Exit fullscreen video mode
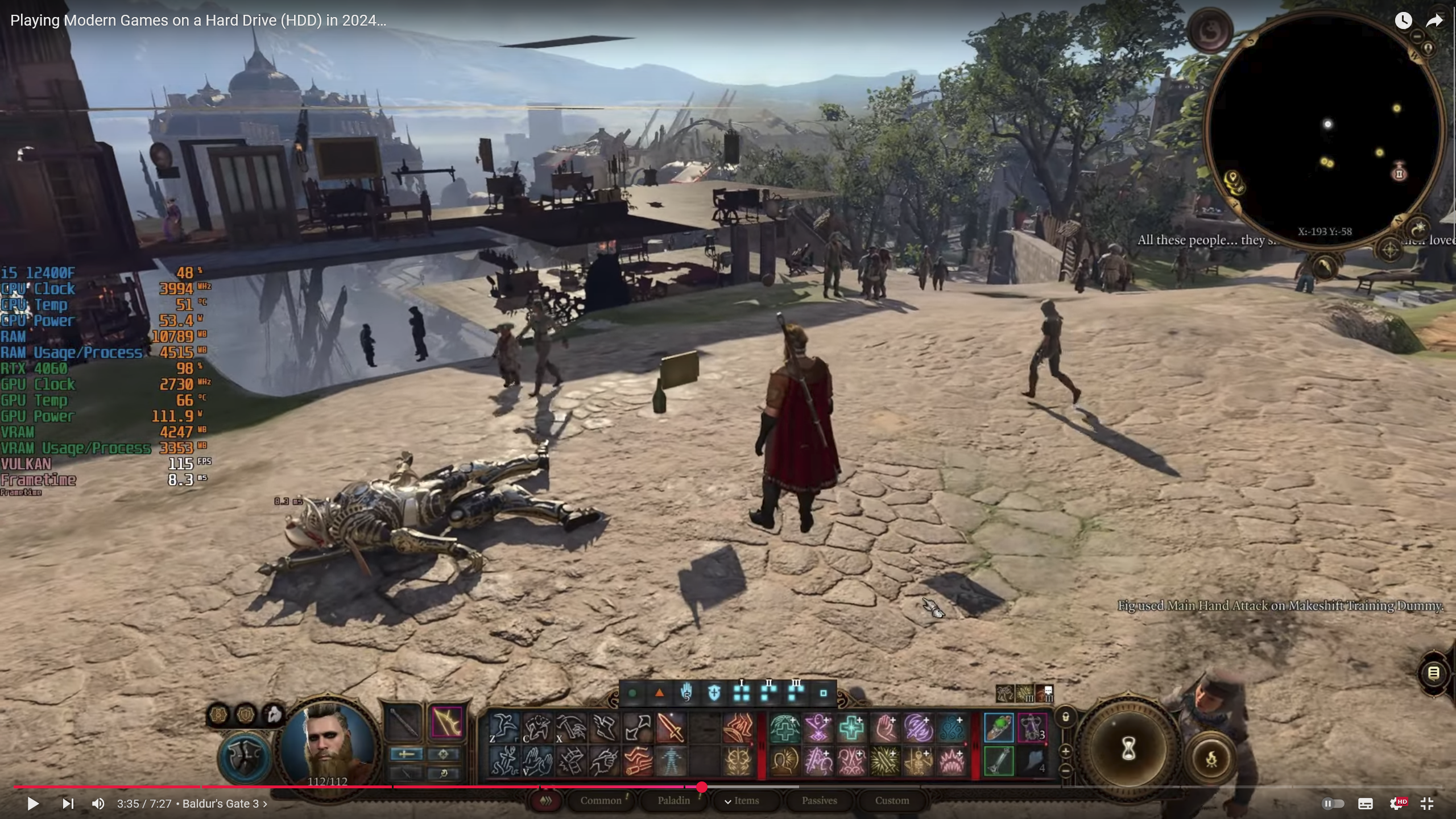This screenshot has width=1456, height=819. point(1426,804)
